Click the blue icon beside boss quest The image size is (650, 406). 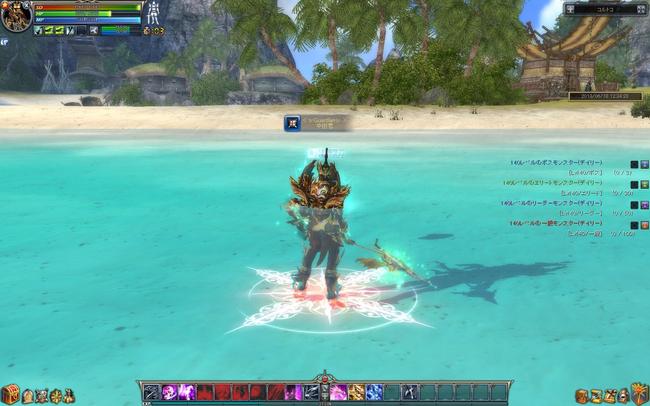645,164
